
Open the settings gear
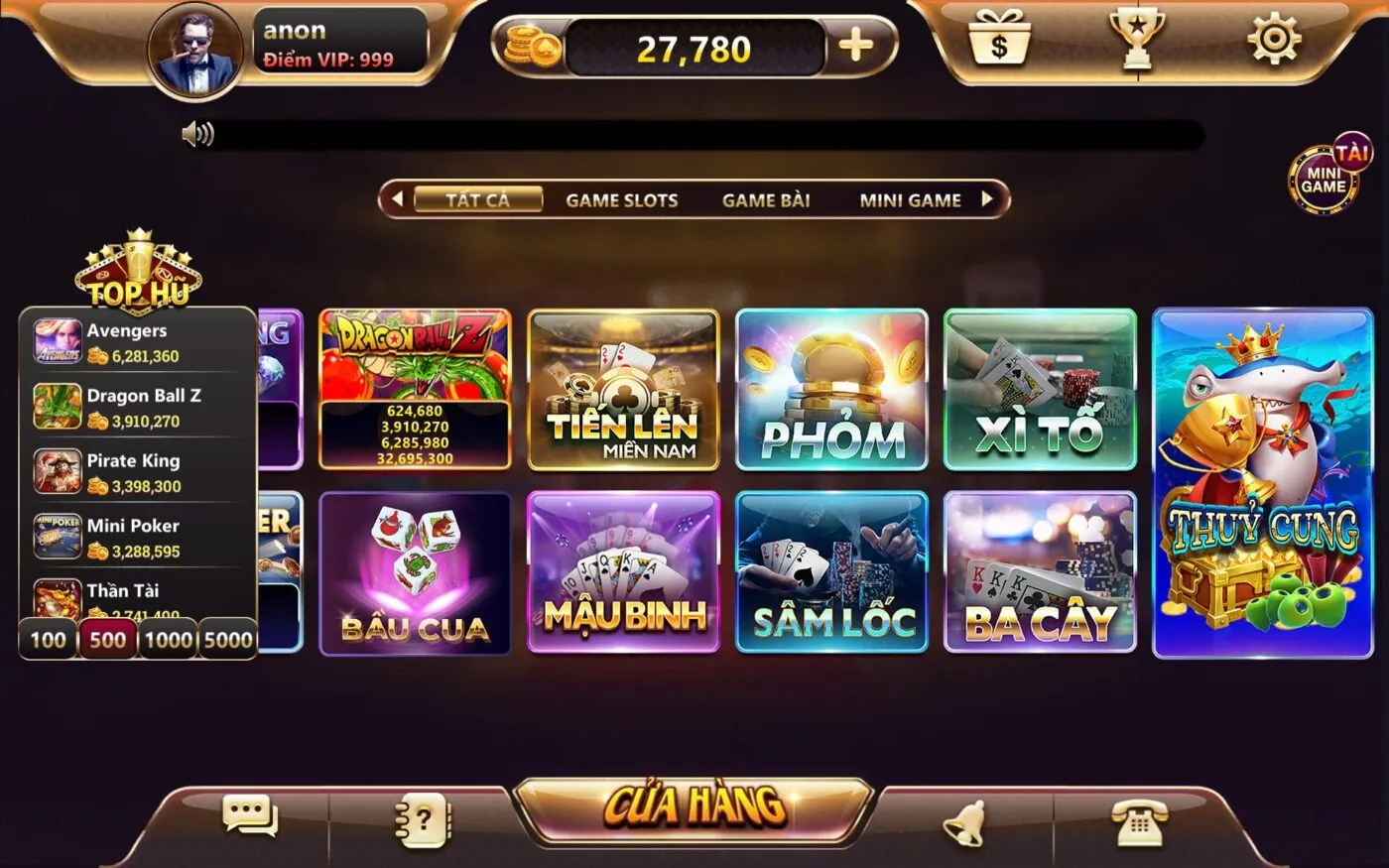point(1276,42)
